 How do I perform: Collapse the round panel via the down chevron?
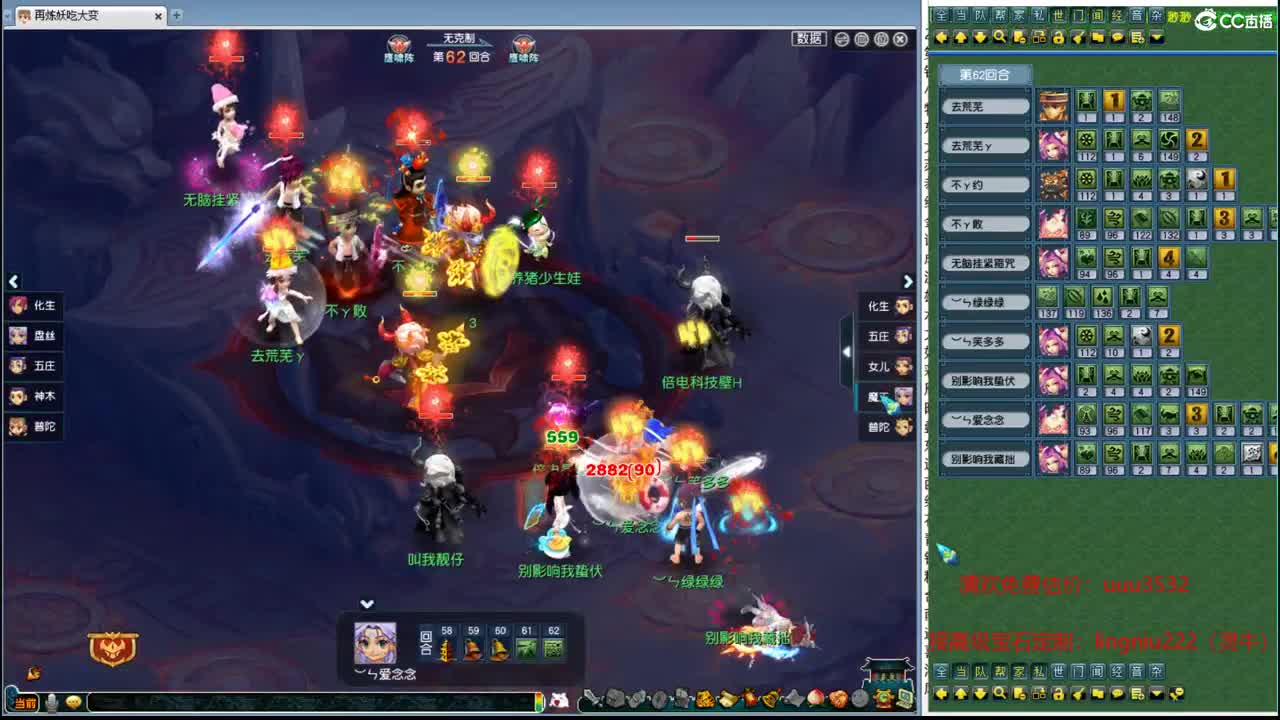pyautogui.click(x=367, y=604)
